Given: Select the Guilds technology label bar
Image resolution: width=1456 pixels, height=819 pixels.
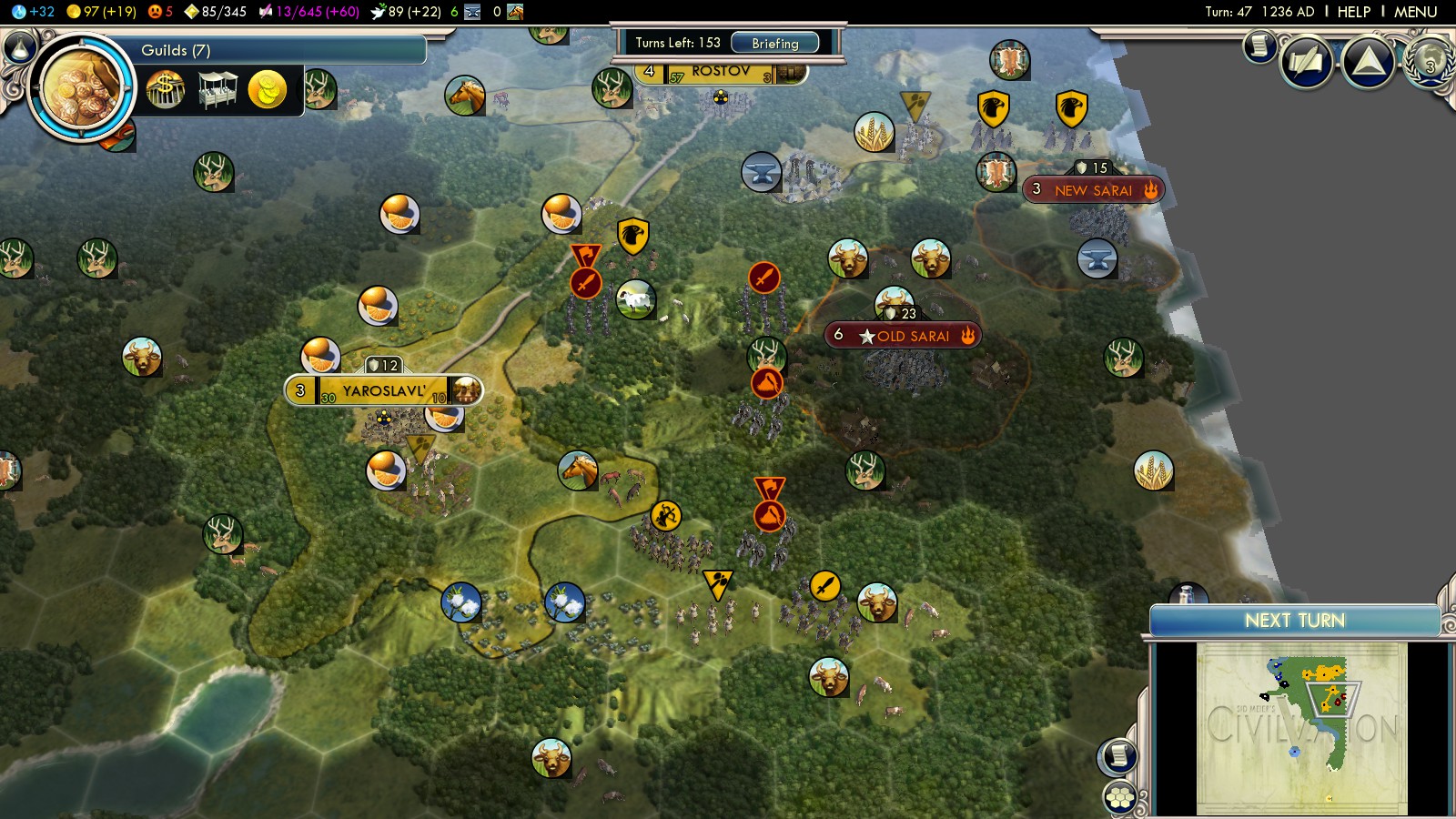Looking at the screenshot, I should (x=273, y=50).
